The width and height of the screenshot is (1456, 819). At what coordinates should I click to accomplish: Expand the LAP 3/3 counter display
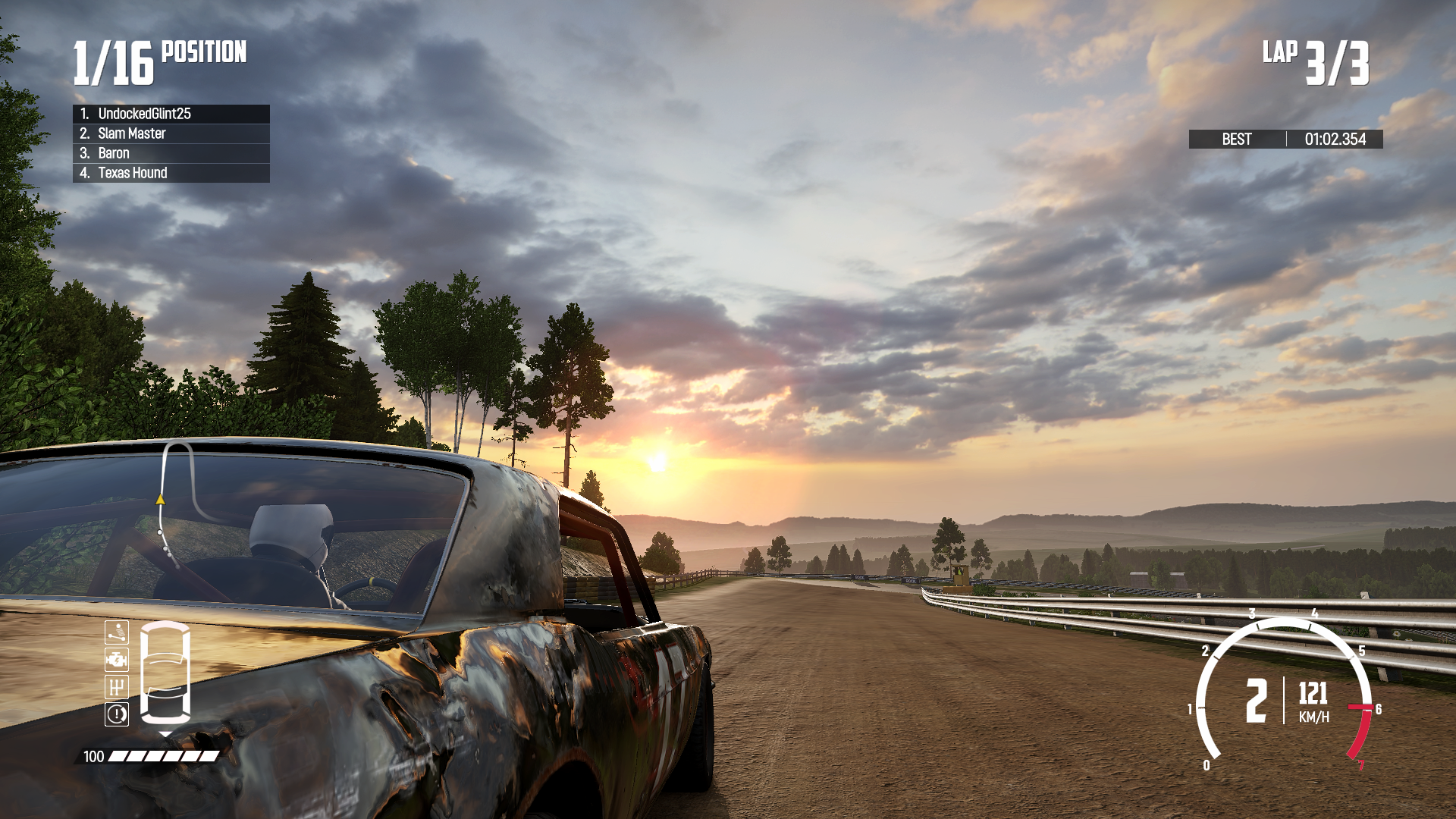click(1317, 61)
